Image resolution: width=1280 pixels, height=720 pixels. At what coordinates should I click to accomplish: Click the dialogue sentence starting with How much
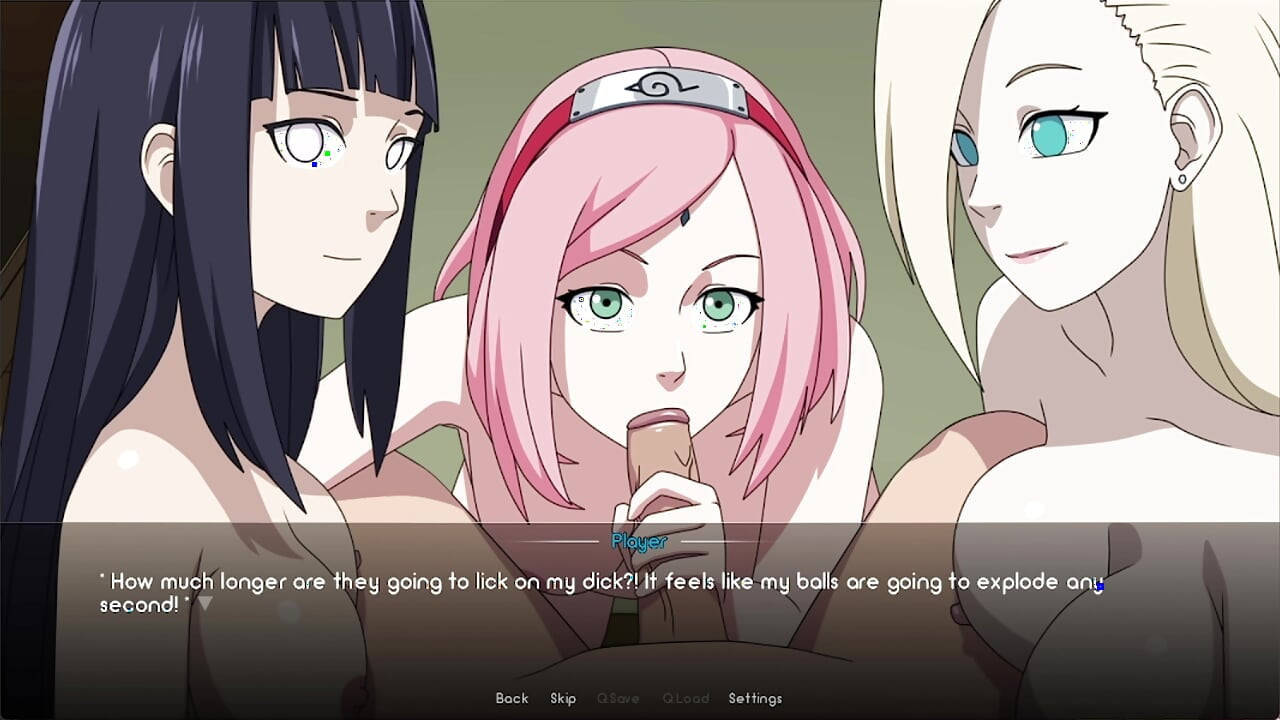pyautogui.click(x=400, y=581)
